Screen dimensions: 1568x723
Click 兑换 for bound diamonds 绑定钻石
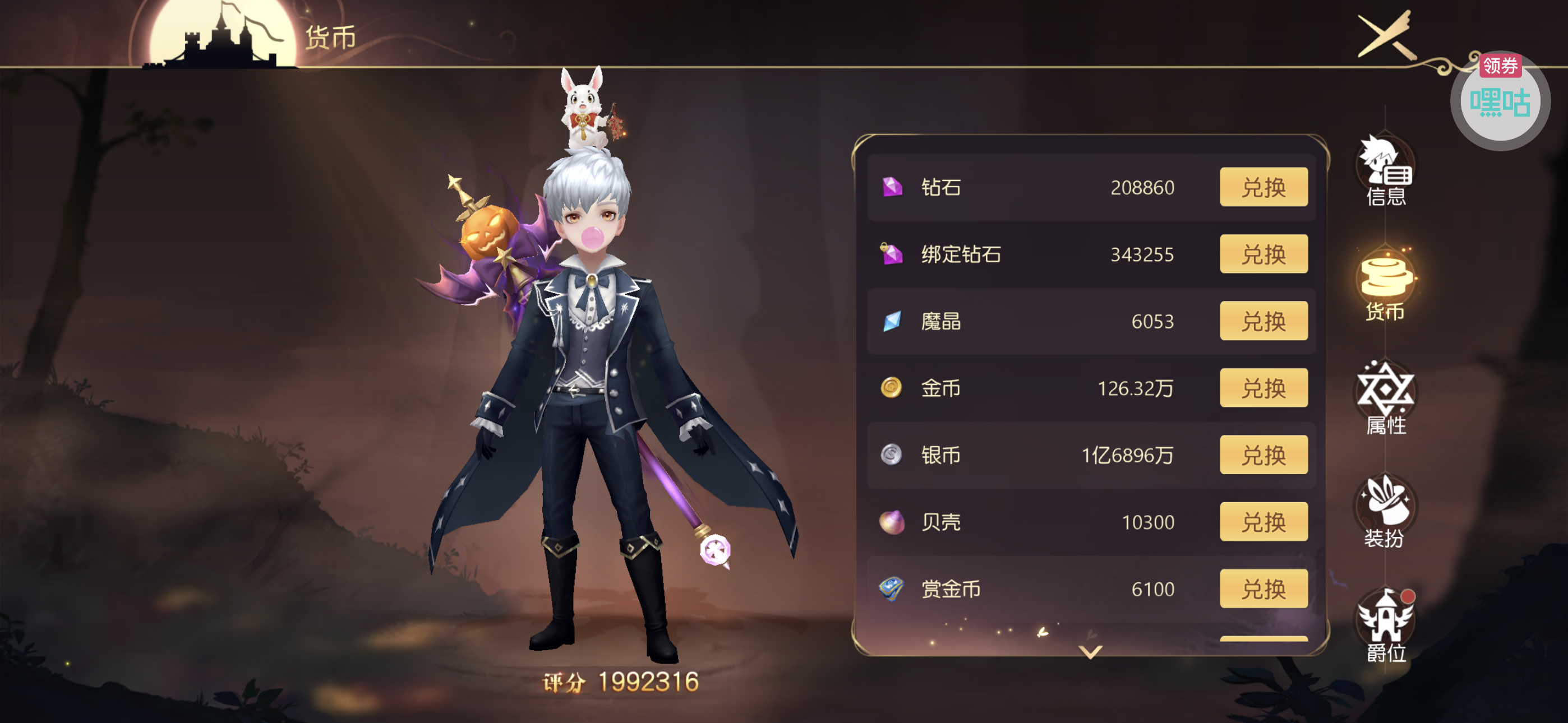click(x=1263, y=254)
